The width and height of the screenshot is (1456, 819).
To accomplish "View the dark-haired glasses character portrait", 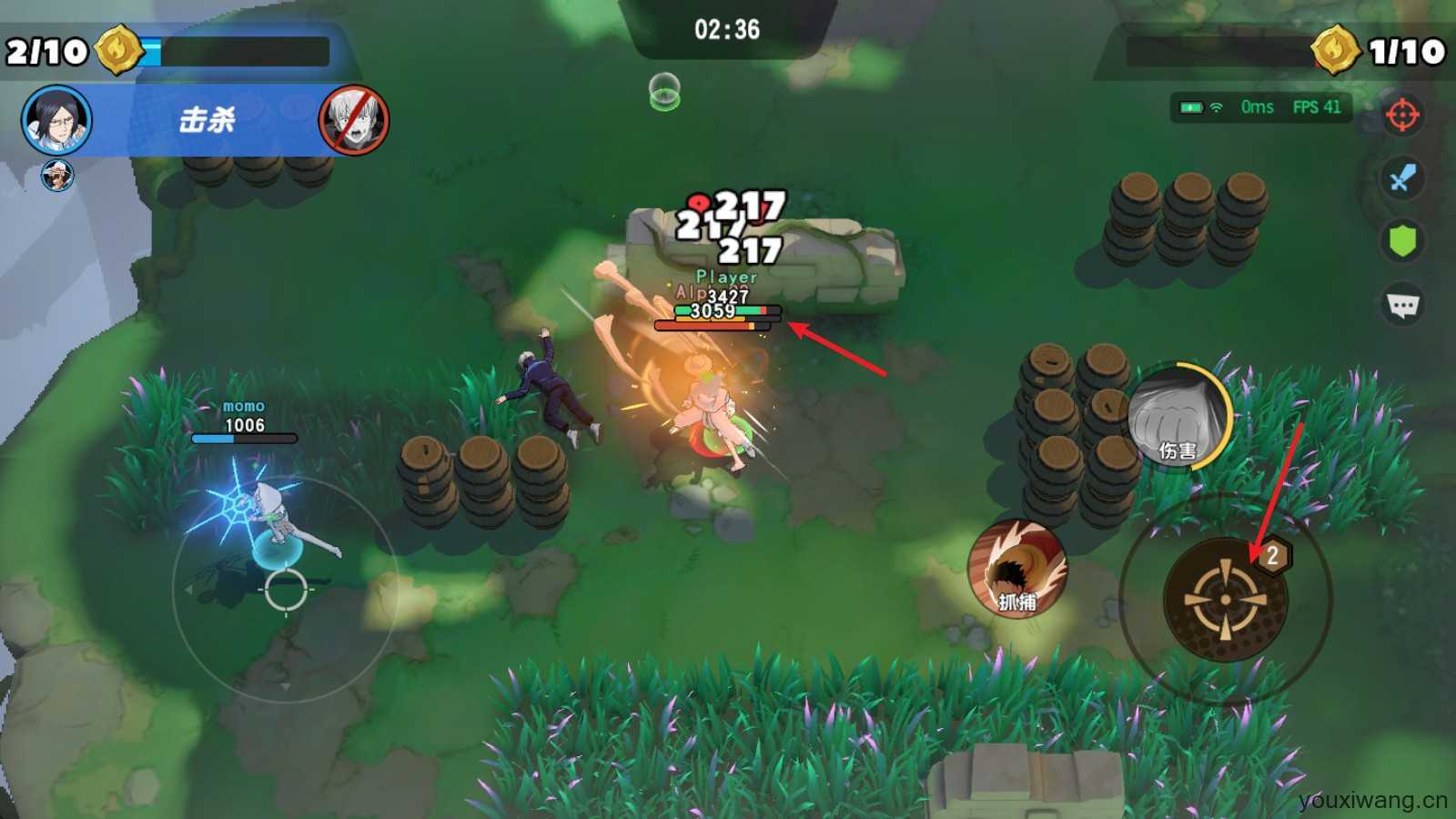I will (57, 120).
